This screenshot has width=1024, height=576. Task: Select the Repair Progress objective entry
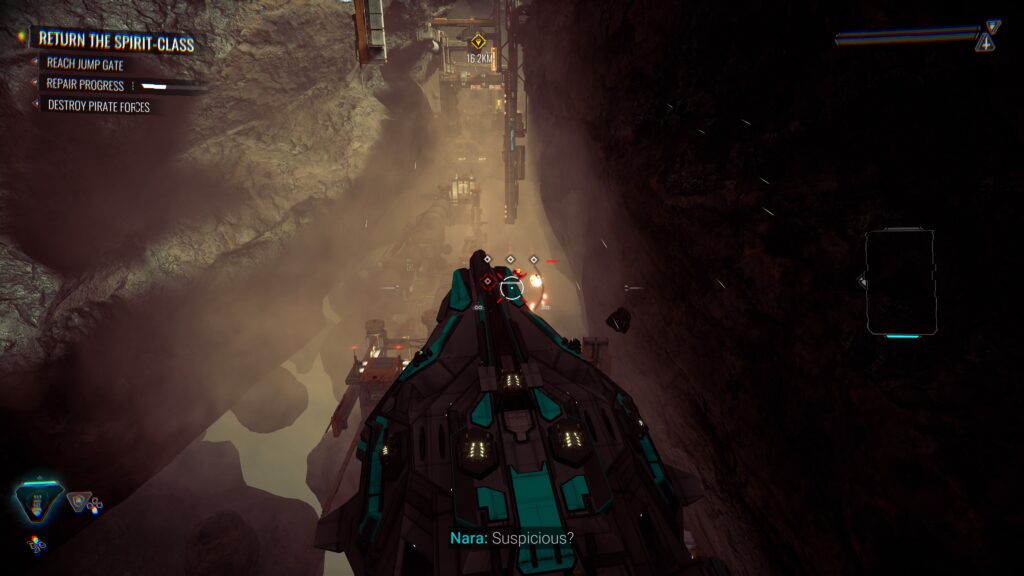86,85
